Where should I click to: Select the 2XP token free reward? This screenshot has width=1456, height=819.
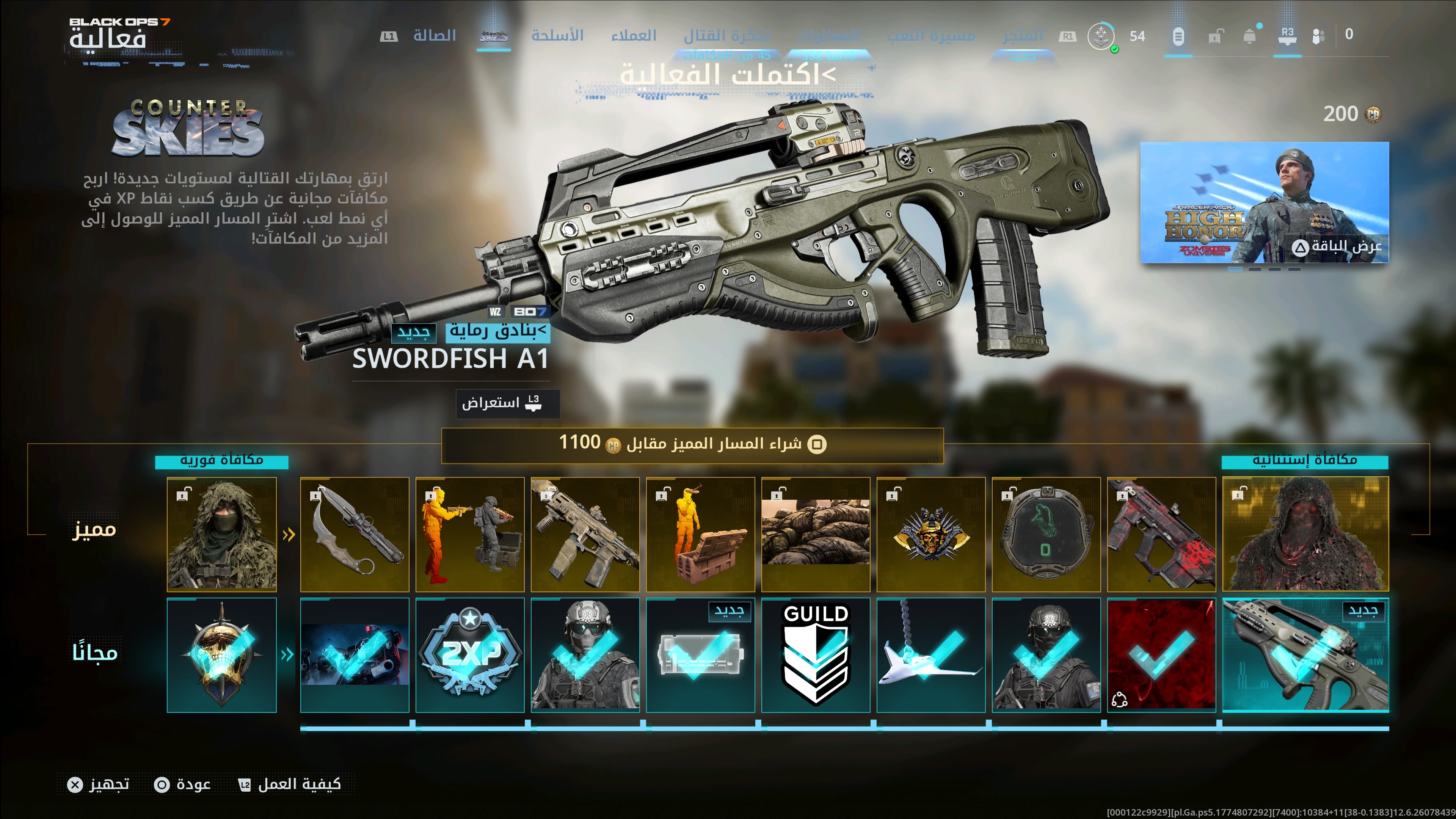click(x=470, y=654)
